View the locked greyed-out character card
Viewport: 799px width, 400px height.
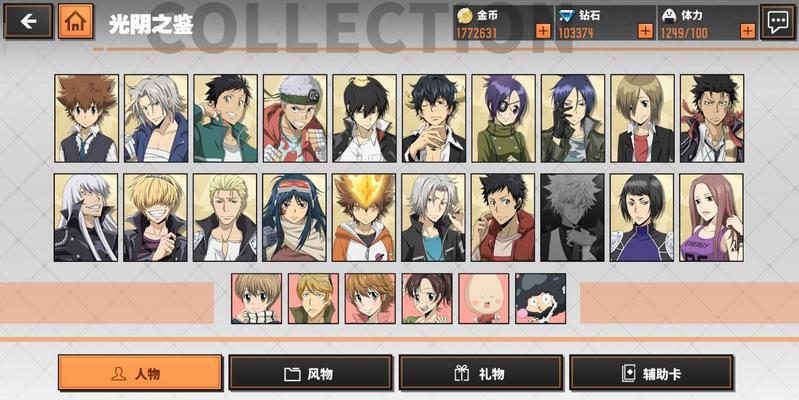tap(573, 217)
